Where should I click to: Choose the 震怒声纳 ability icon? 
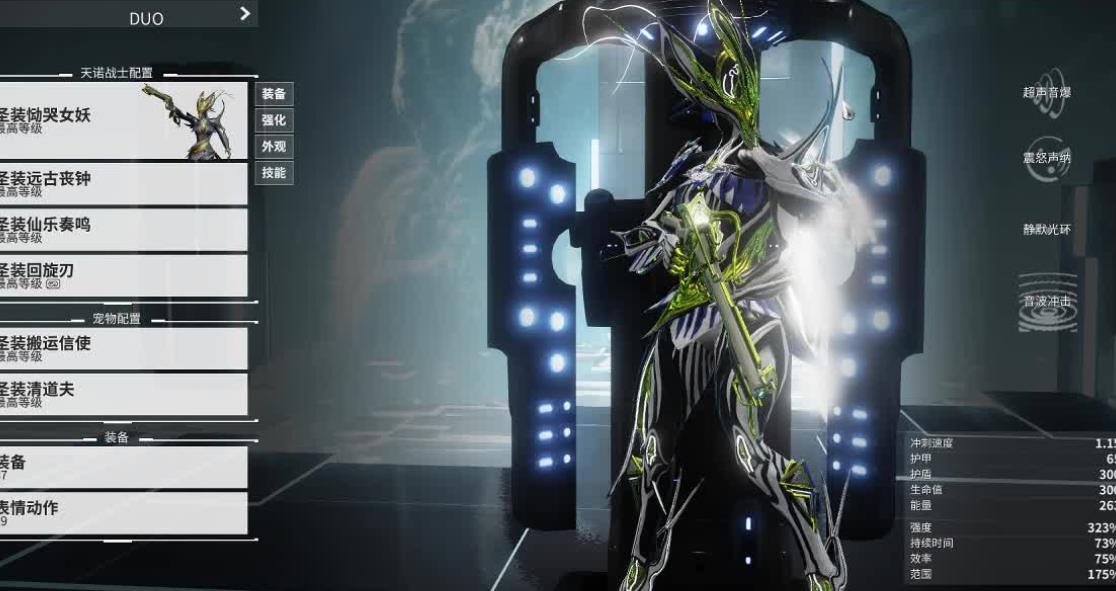[1047, 157]
